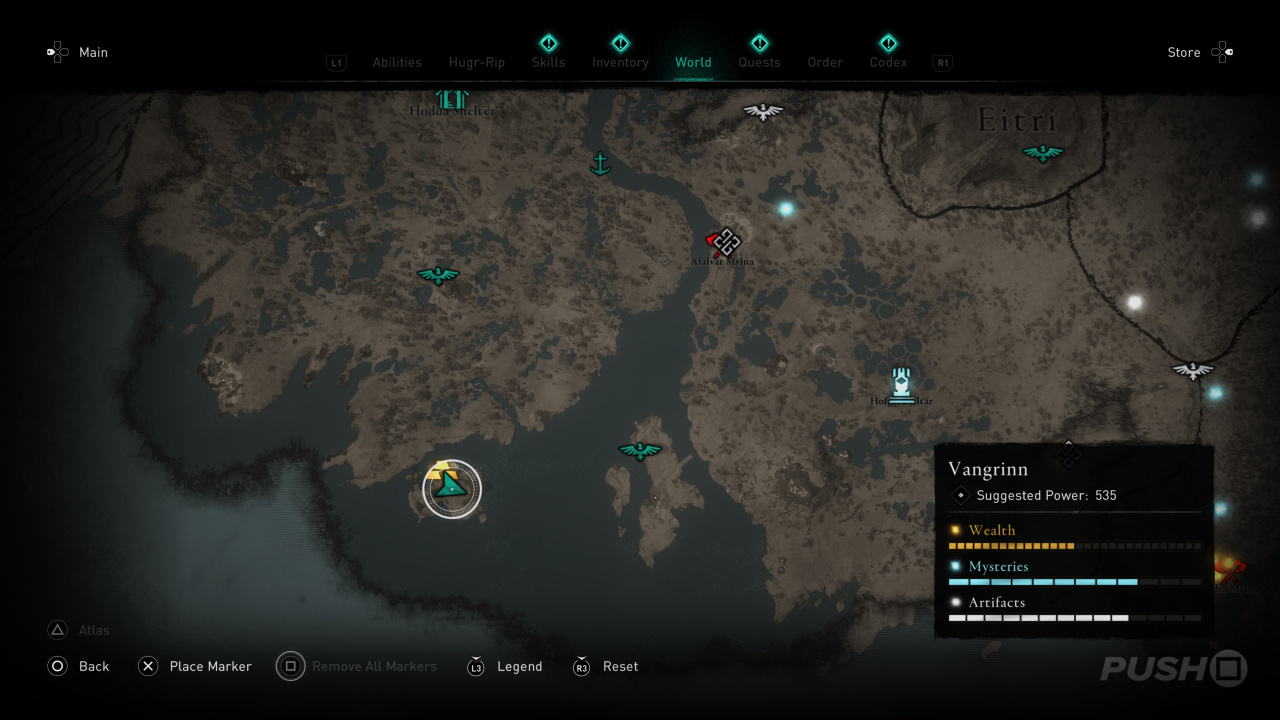Open the Atlas view
The image size is (1280, 720).
[93, 630]
